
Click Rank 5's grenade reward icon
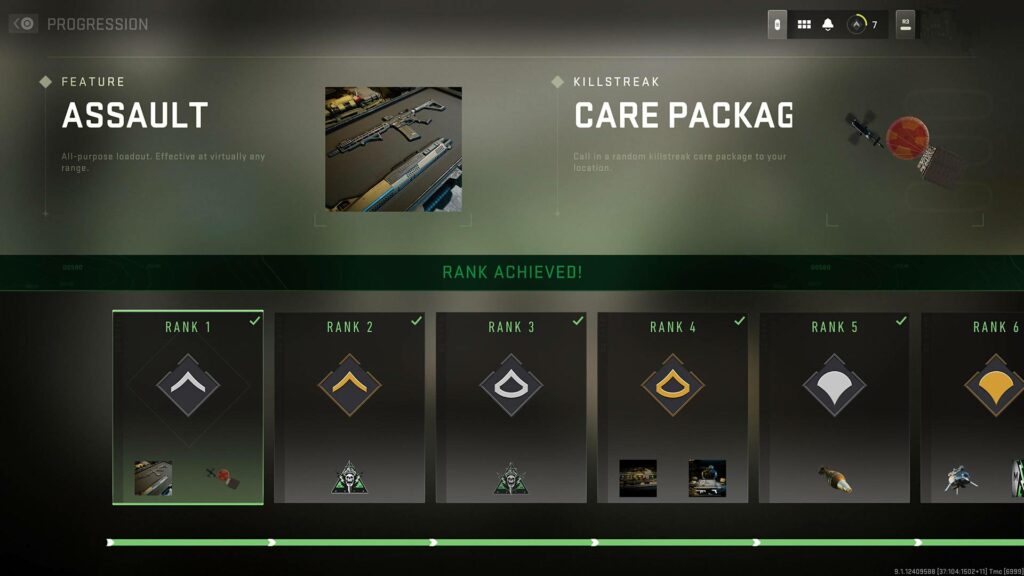point(834,479)
